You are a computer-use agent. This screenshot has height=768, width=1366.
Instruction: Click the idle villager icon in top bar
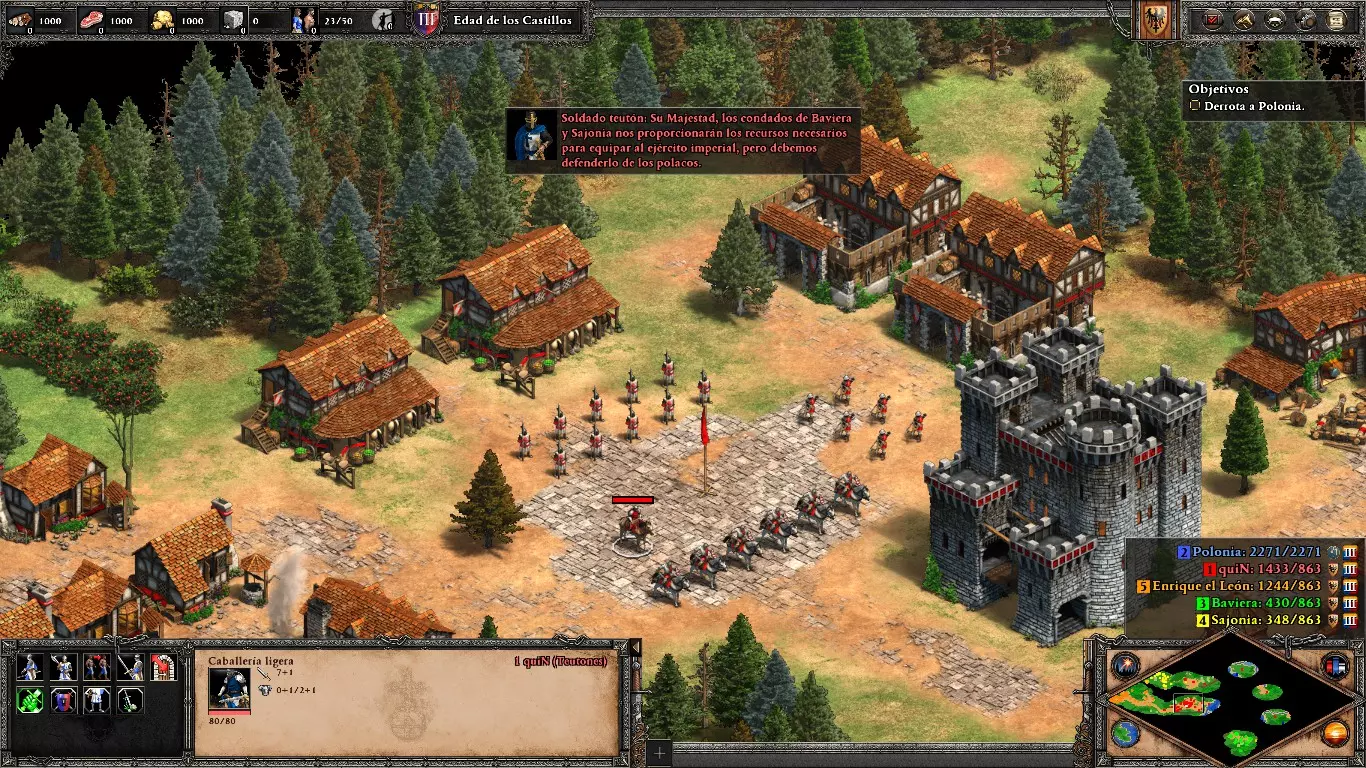tap(383, 20)
